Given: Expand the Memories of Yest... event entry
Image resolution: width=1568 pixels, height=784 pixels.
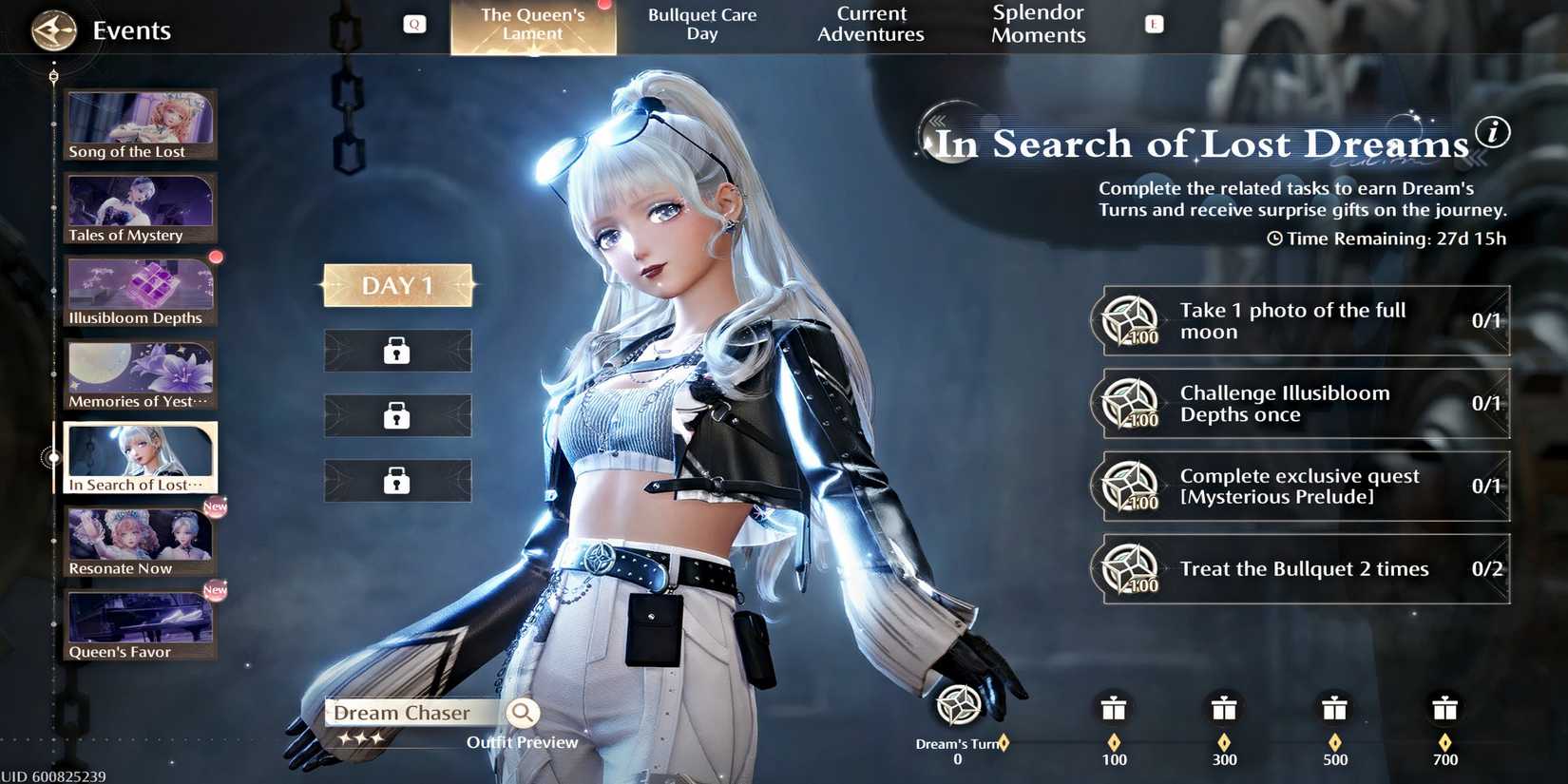Looking at the screenshot, I should (x=139, y=373).
